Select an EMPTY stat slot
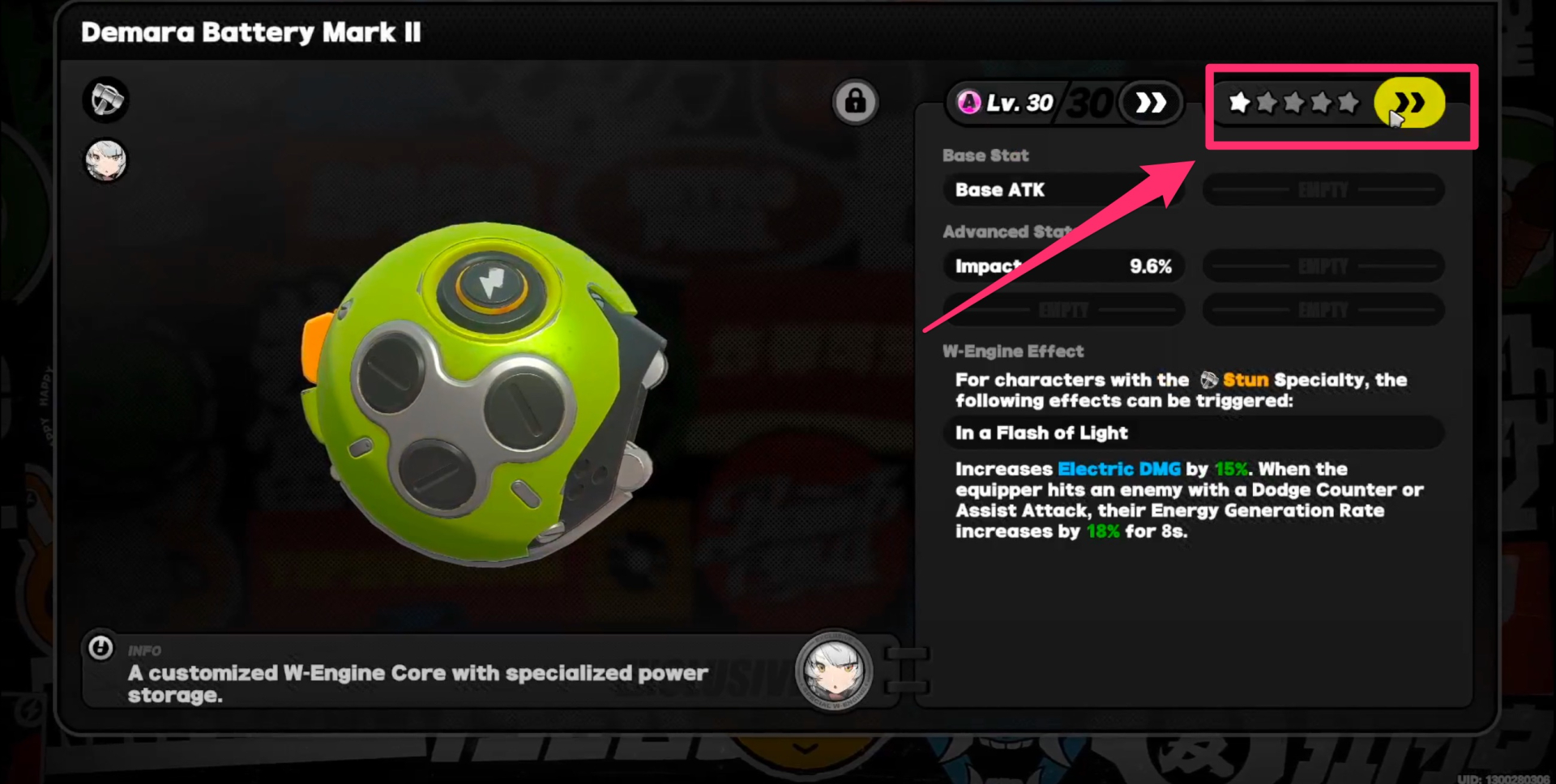Image resolution: width=1556 pixels, height=784 pixels. pos(1323,189)
